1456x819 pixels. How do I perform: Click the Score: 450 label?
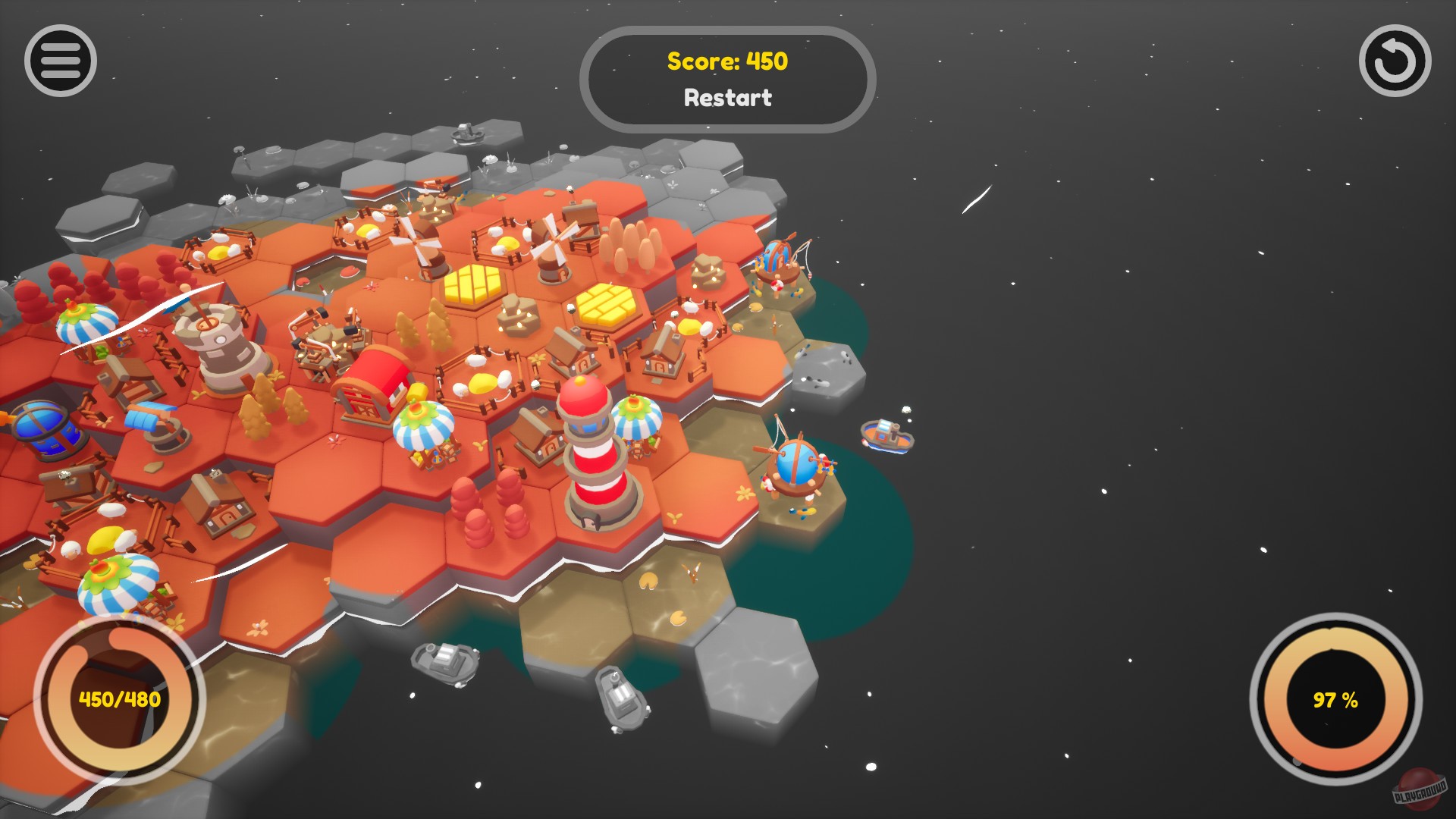coord(726,62)
